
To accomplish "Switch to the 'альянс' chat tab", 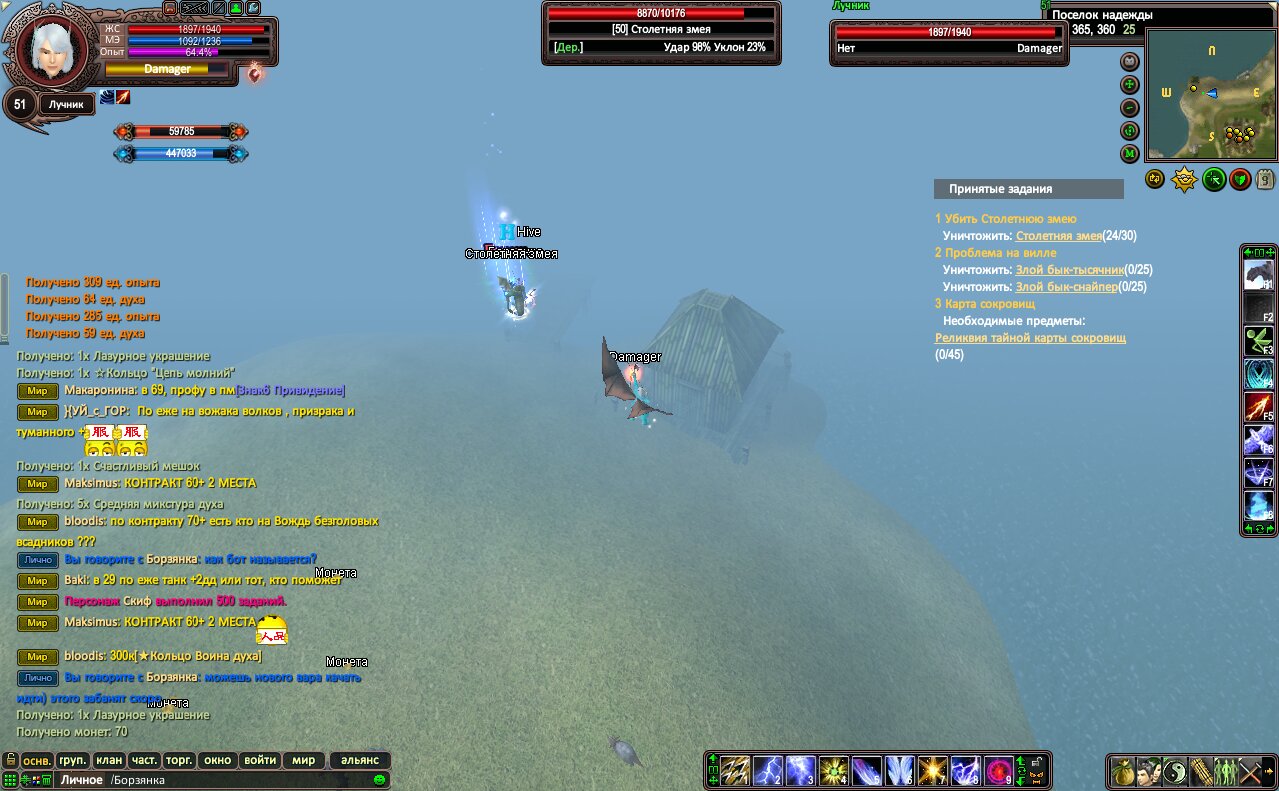I will (360, 760).
